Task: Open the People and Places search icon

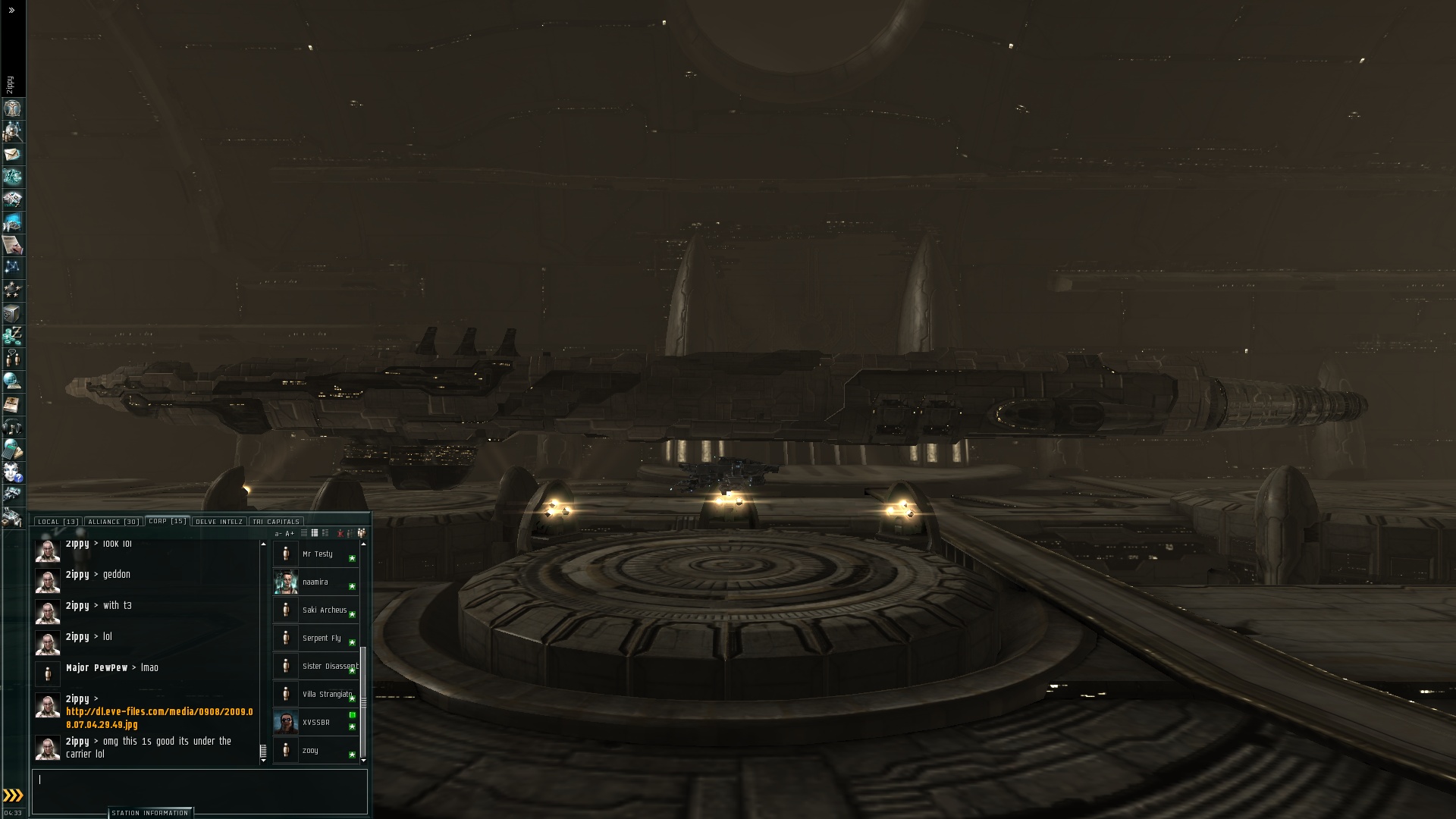Action: [12, 131]
